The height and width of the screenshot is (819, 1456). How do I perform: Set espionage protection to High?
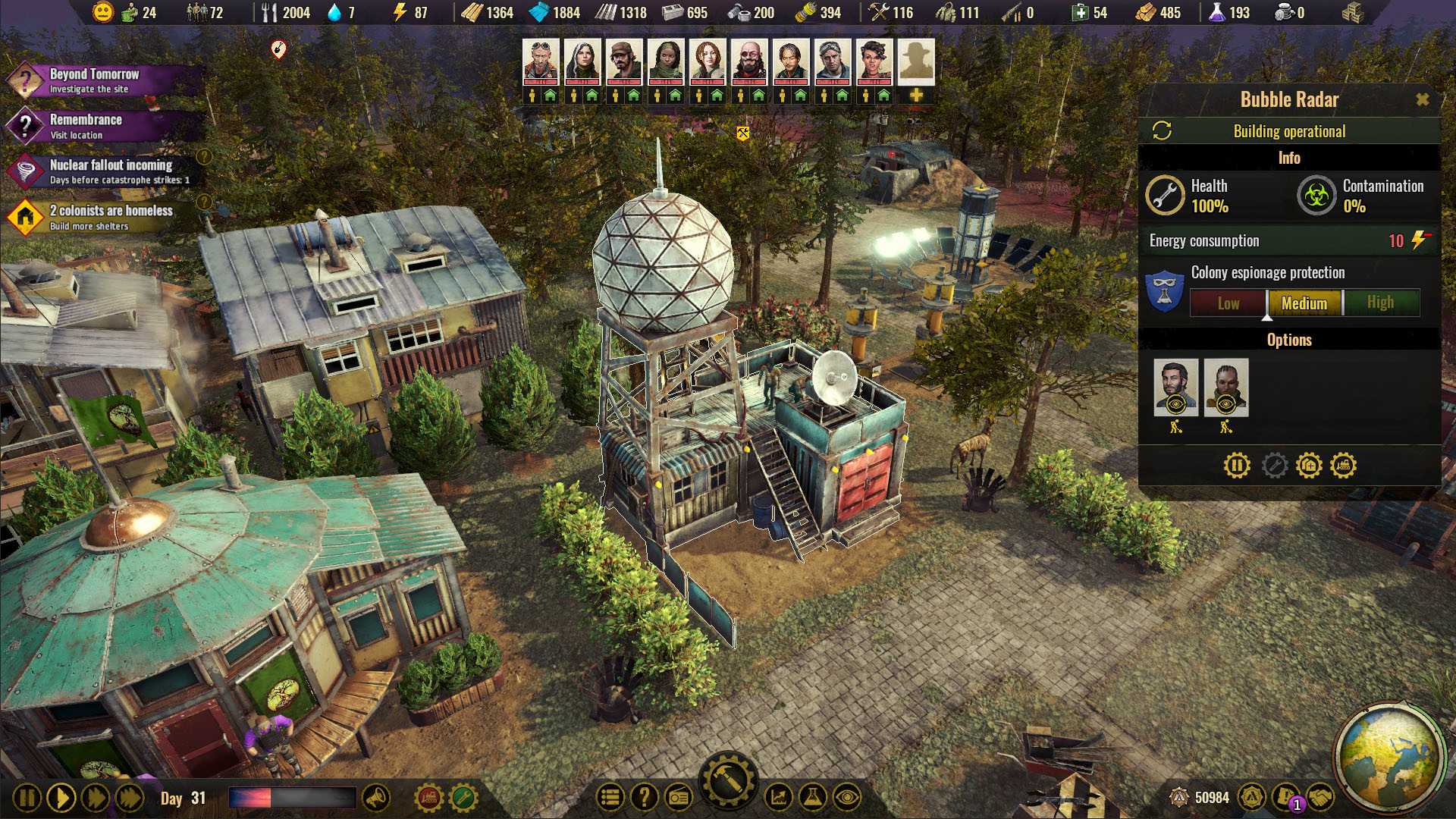point(1381,302)
